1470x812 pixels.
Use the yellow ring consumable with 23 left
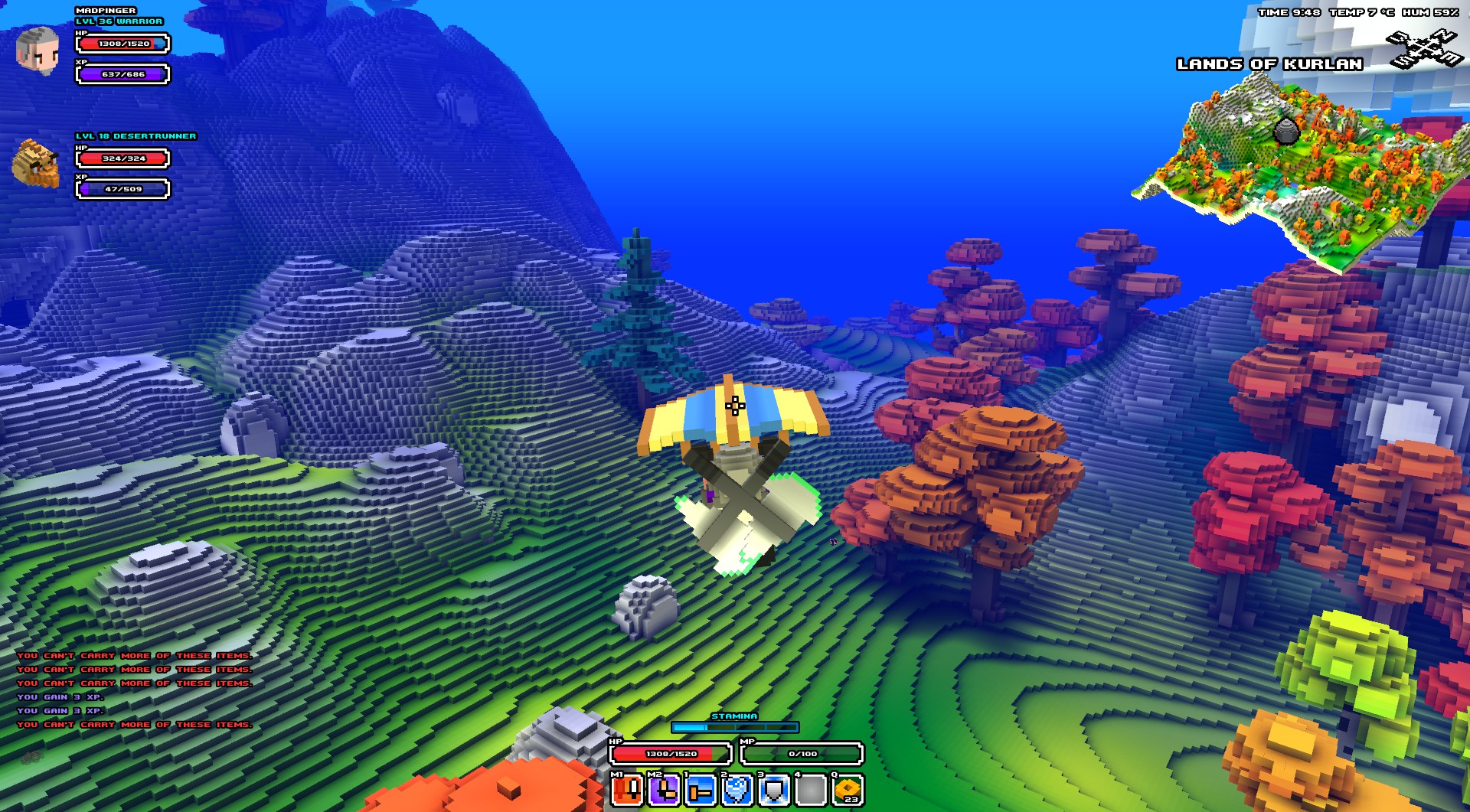(848, 789)
